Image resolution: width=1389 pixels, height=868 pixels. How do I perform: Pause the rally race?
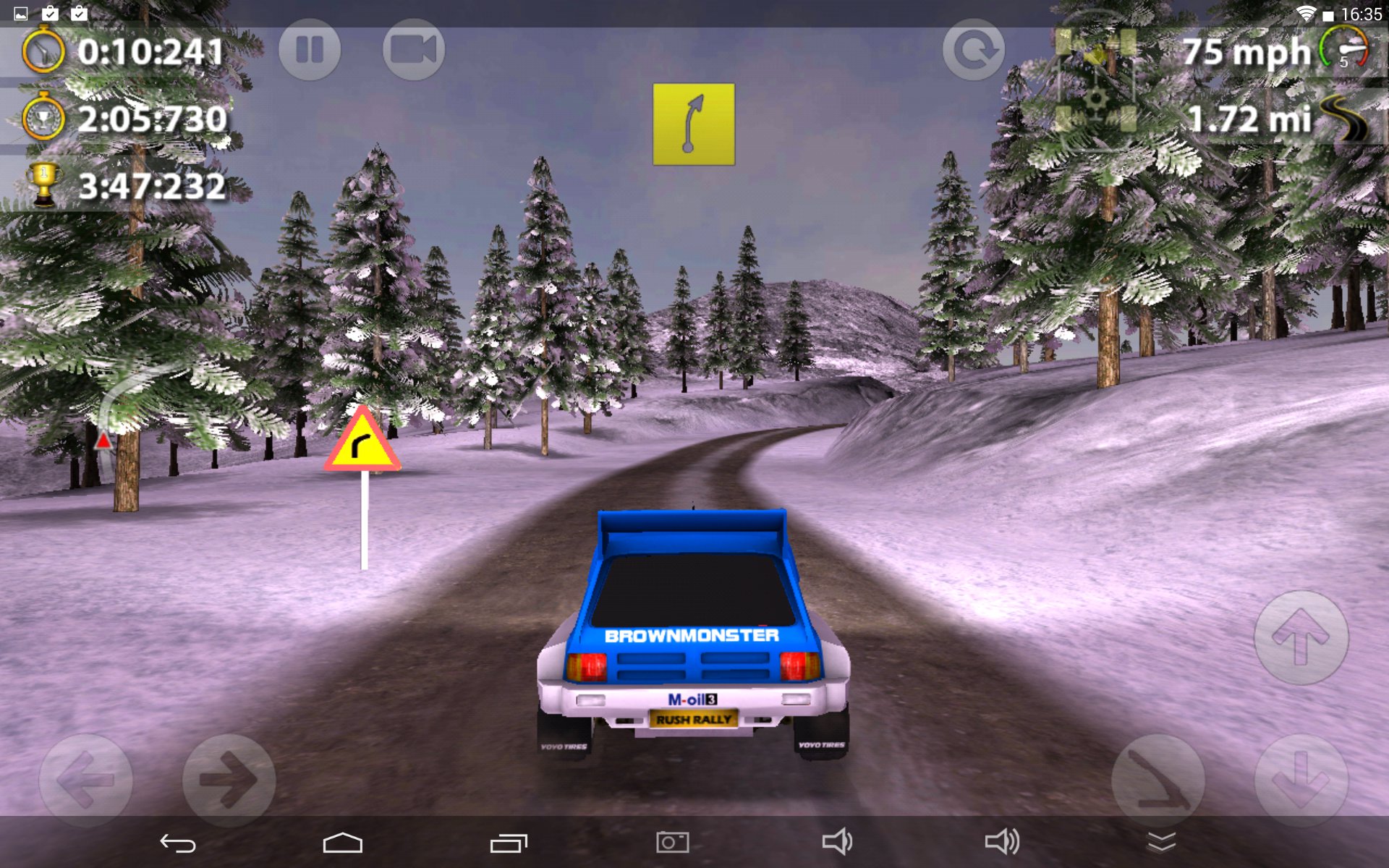click(310, 50)
